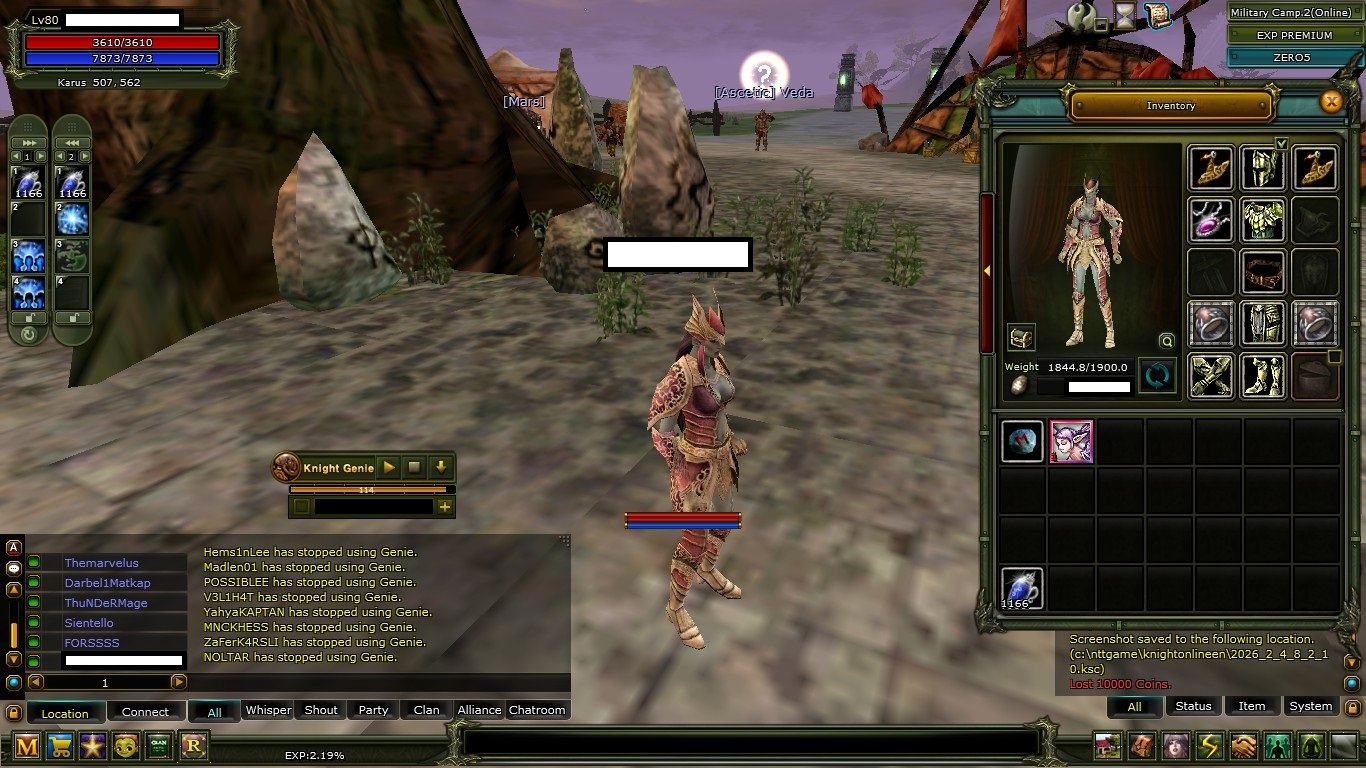This screenshot has height=768, width=1366.
Task: Click the inventory refresh arrows button
Action: [x=1157, y=377]
